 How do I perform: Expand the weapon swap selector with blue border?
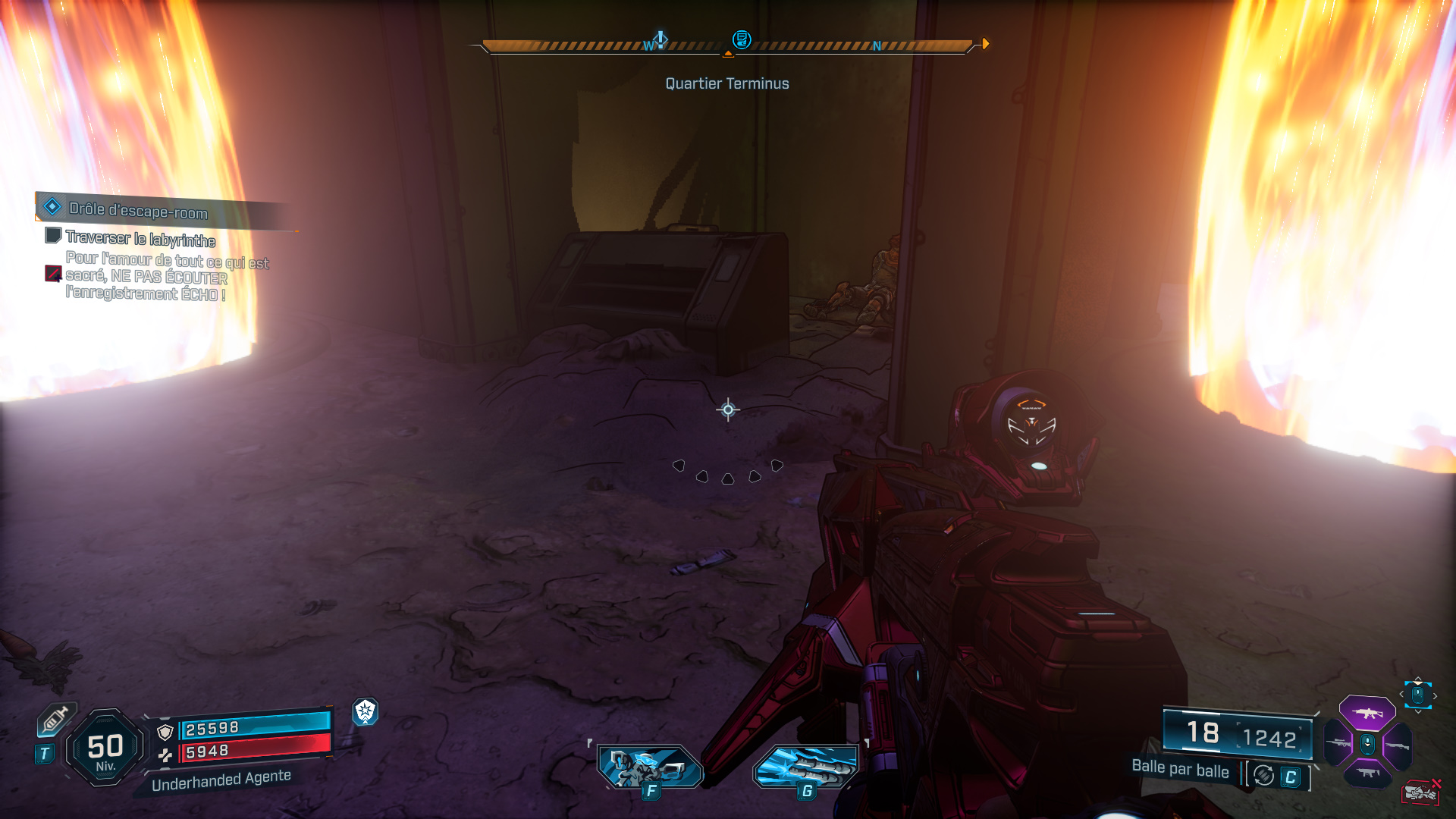point(1418,695)
